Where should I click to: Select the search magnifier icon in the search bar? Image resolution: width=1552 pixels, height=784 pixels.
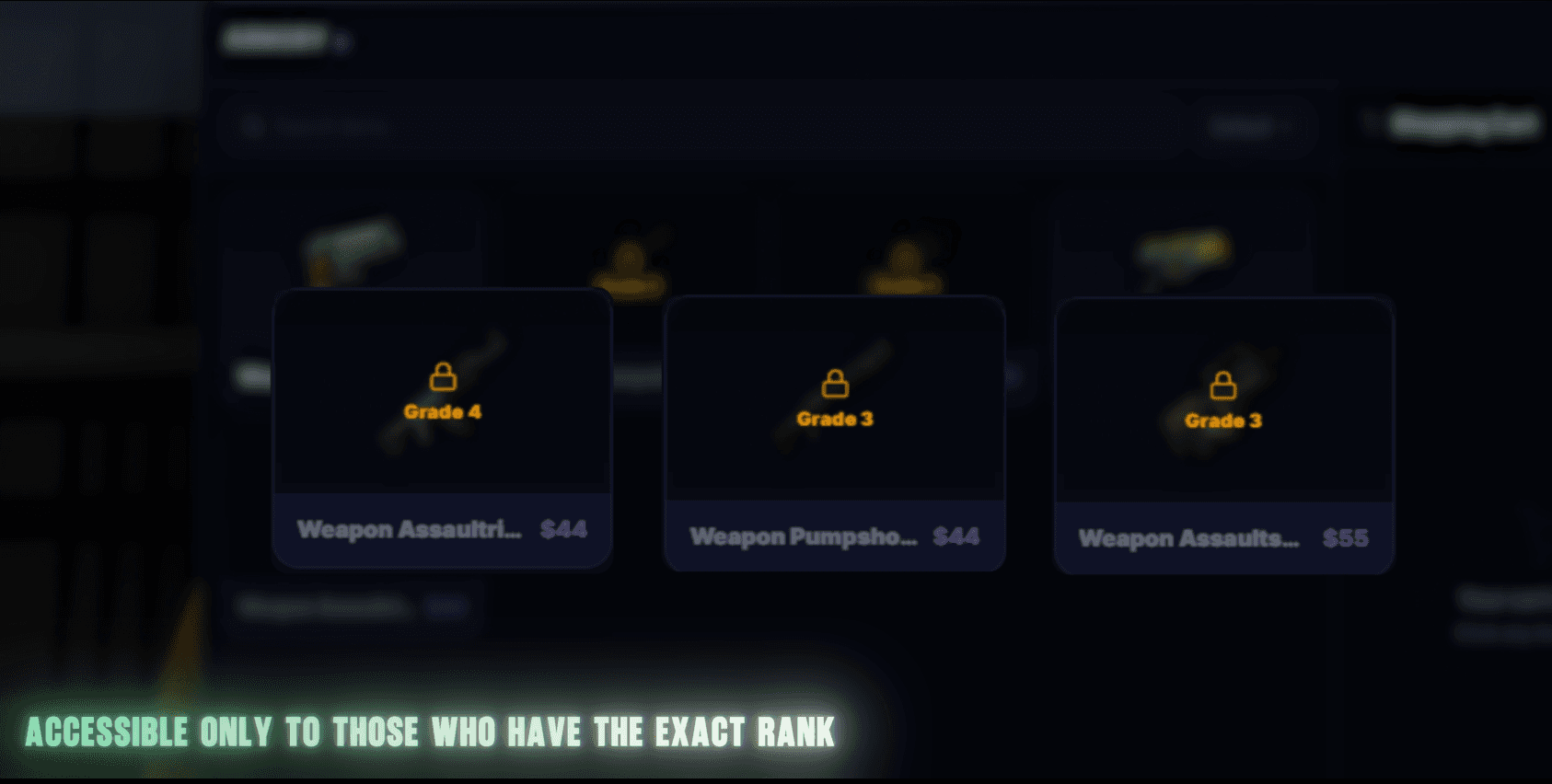[251, 126]
